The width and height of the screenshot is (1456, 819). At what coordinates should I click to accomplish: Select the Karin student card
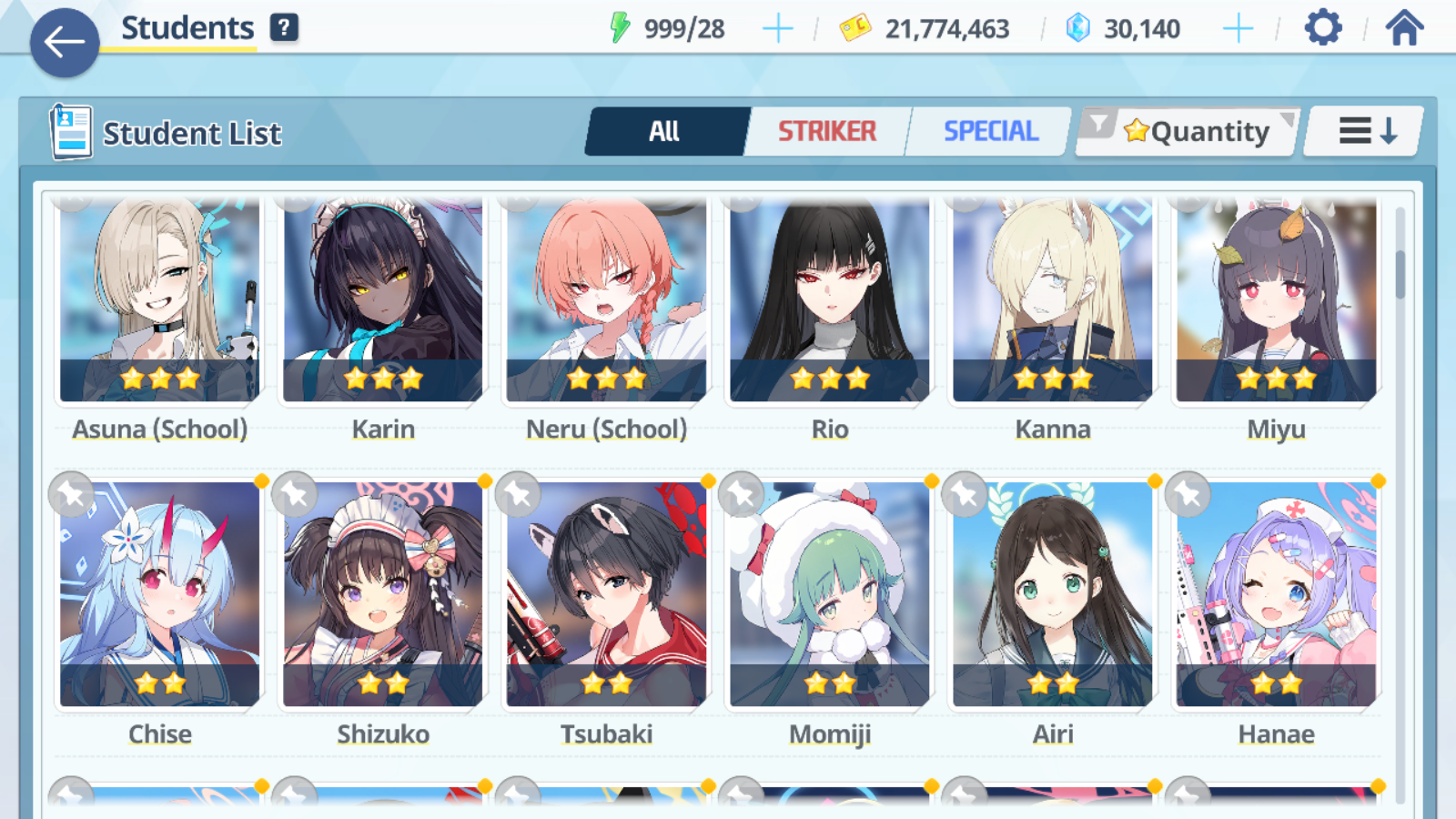(x=383, y=300)
